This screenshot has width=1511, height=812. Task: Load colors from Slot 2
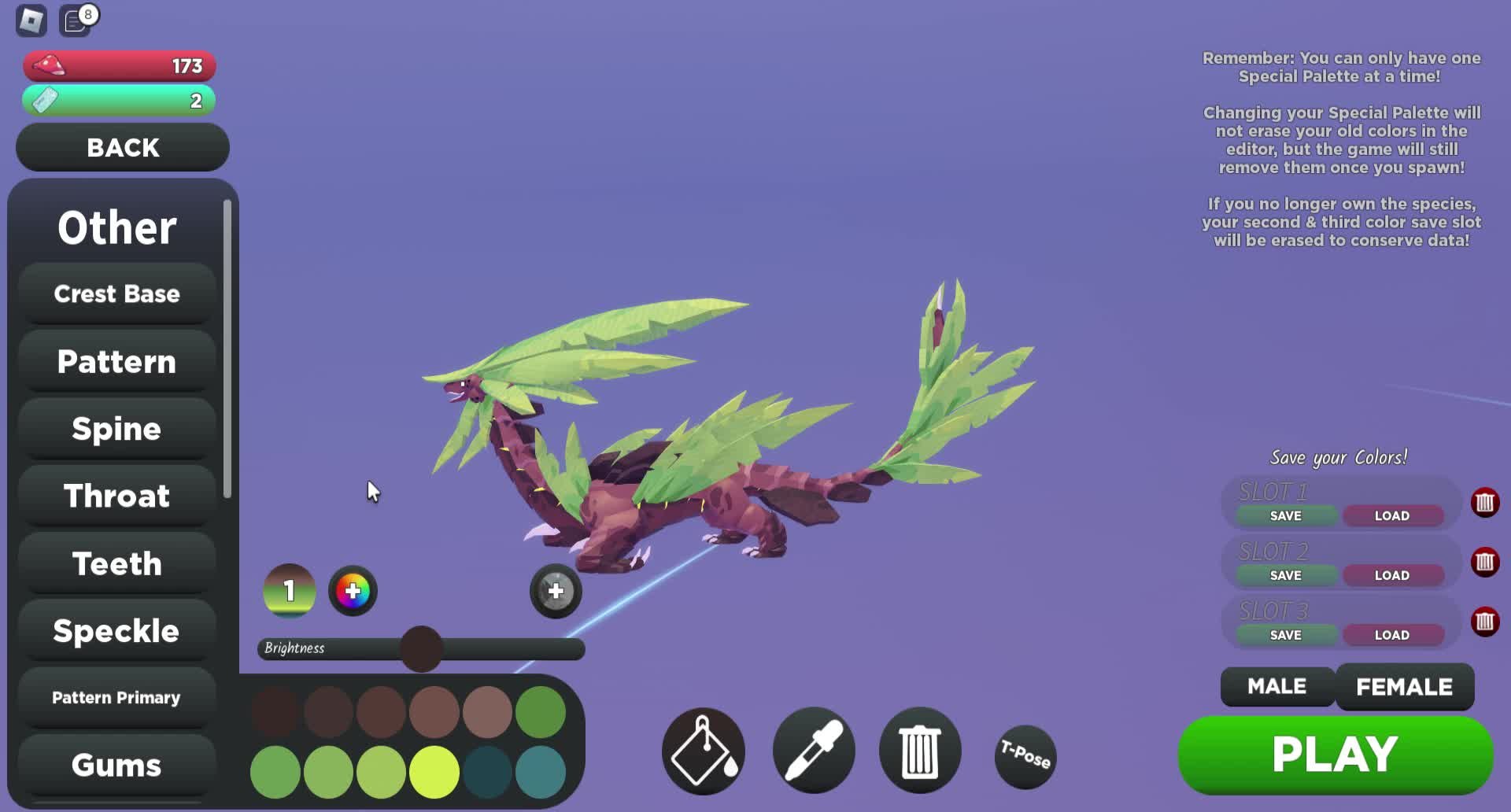point(1391,576)
